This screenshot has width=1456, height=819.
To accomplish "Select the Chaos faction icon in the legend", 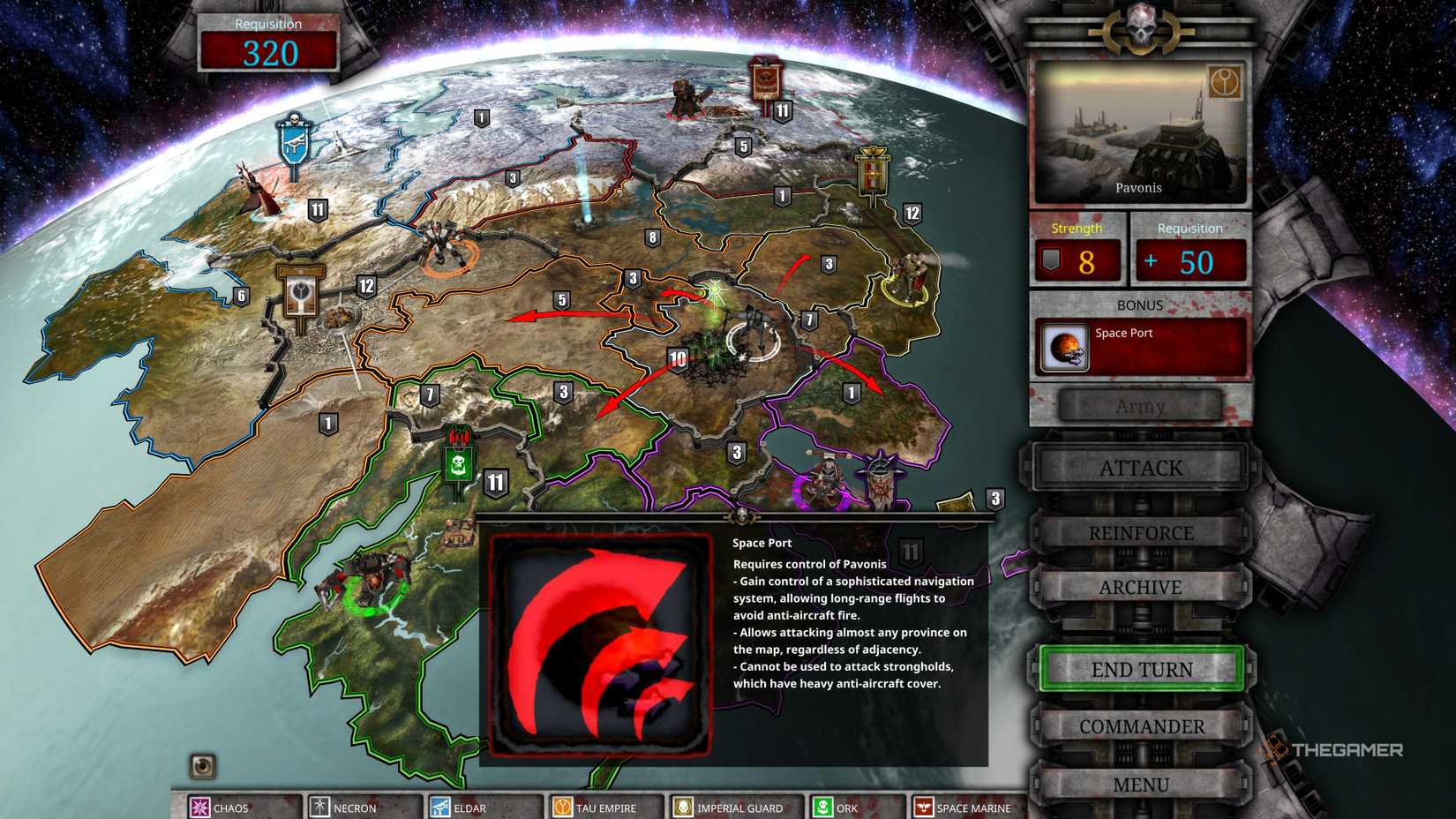I will (x=202, y=807).
